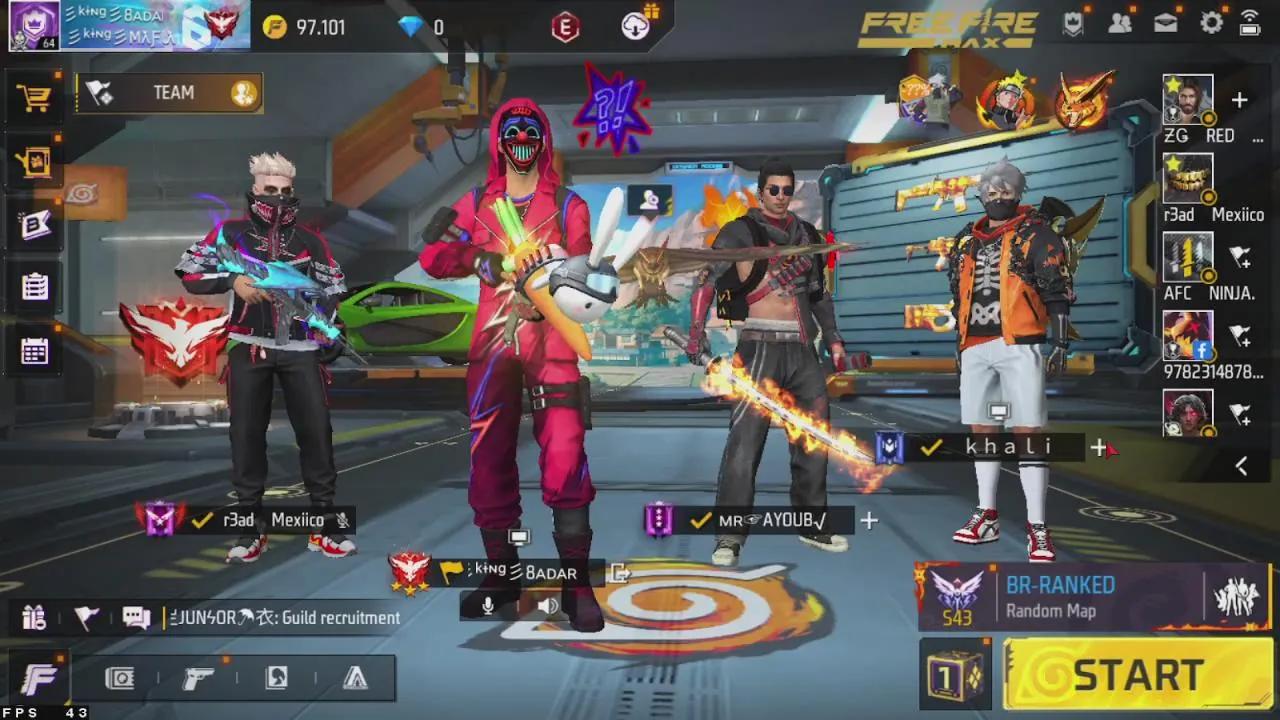This screenshot has height=720, width=1280.
Task: Open the shopping cart store
Action: 35,98
